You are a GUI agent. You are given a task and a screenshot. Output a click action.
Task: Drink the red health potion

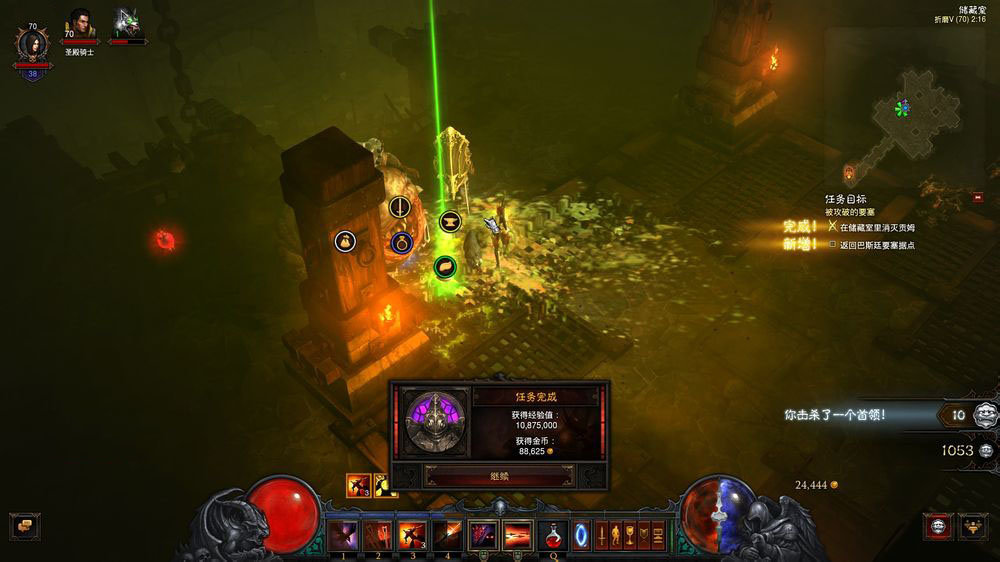pyautogui.click(x=552, y=535)
